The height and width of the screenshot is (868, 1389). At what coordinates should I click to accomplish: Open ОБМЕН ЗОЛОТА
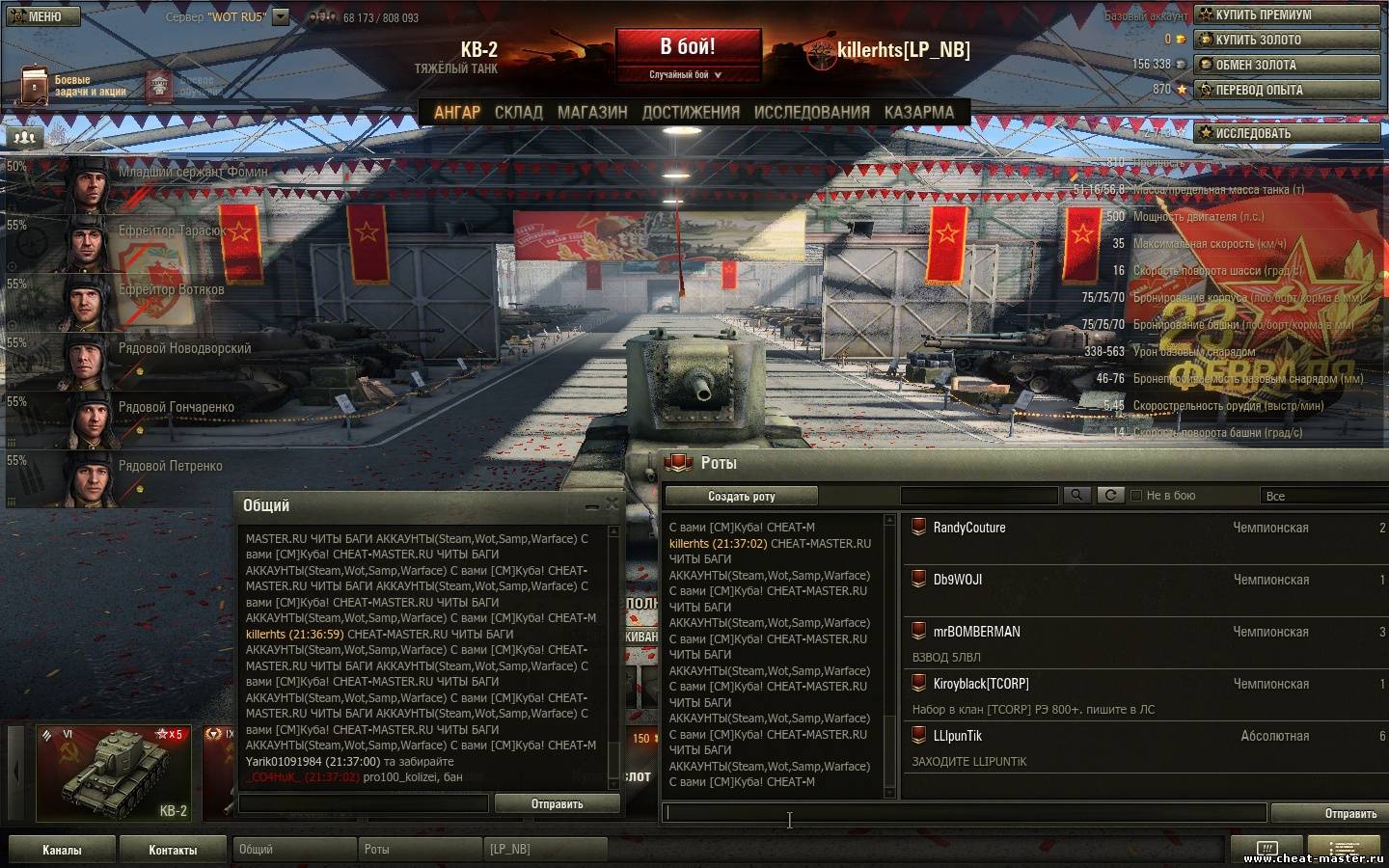tap(1287, 65)
